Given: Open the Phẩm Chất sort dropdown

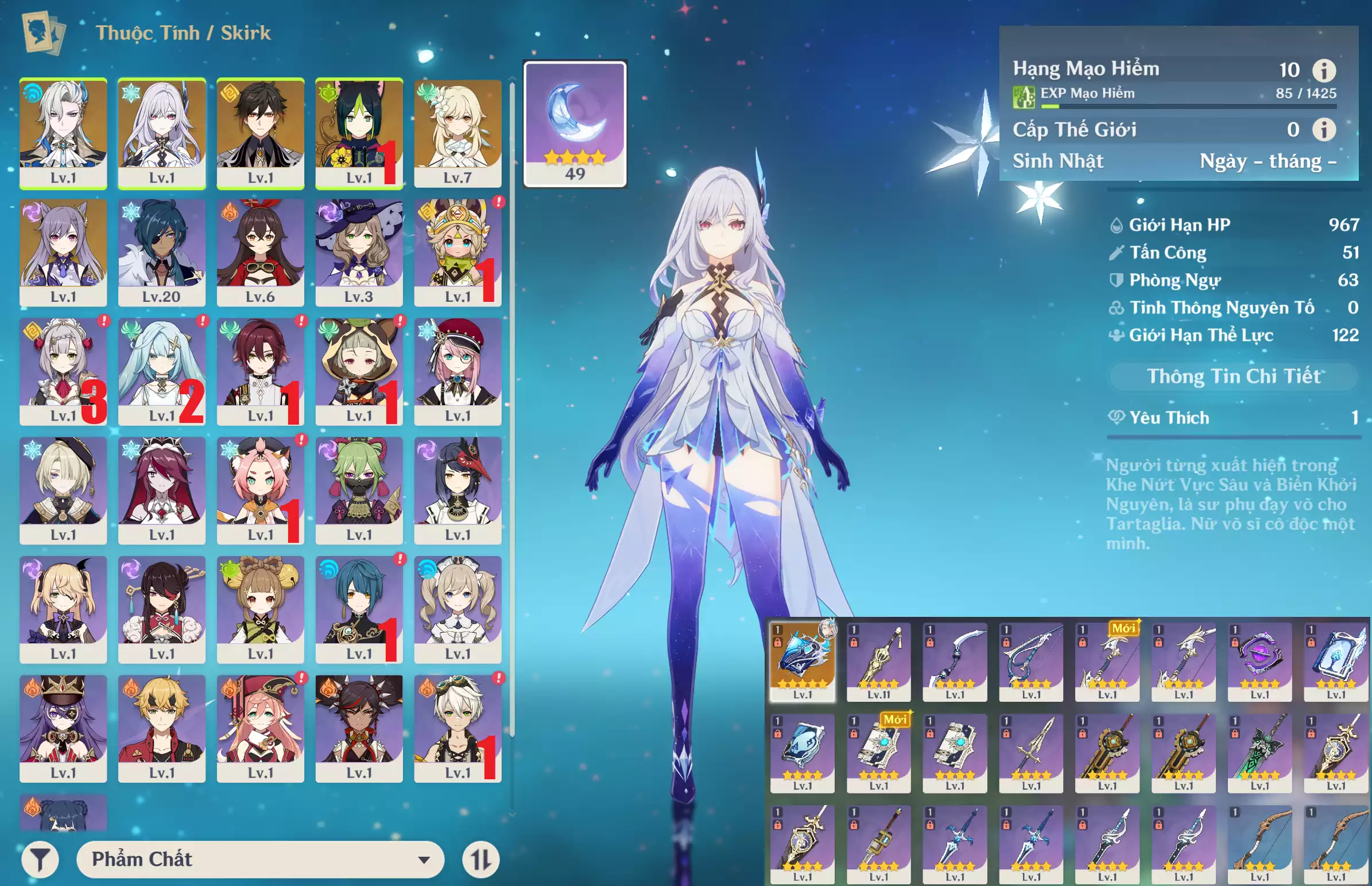Looking at the screenshot, I should coord(260,859).
